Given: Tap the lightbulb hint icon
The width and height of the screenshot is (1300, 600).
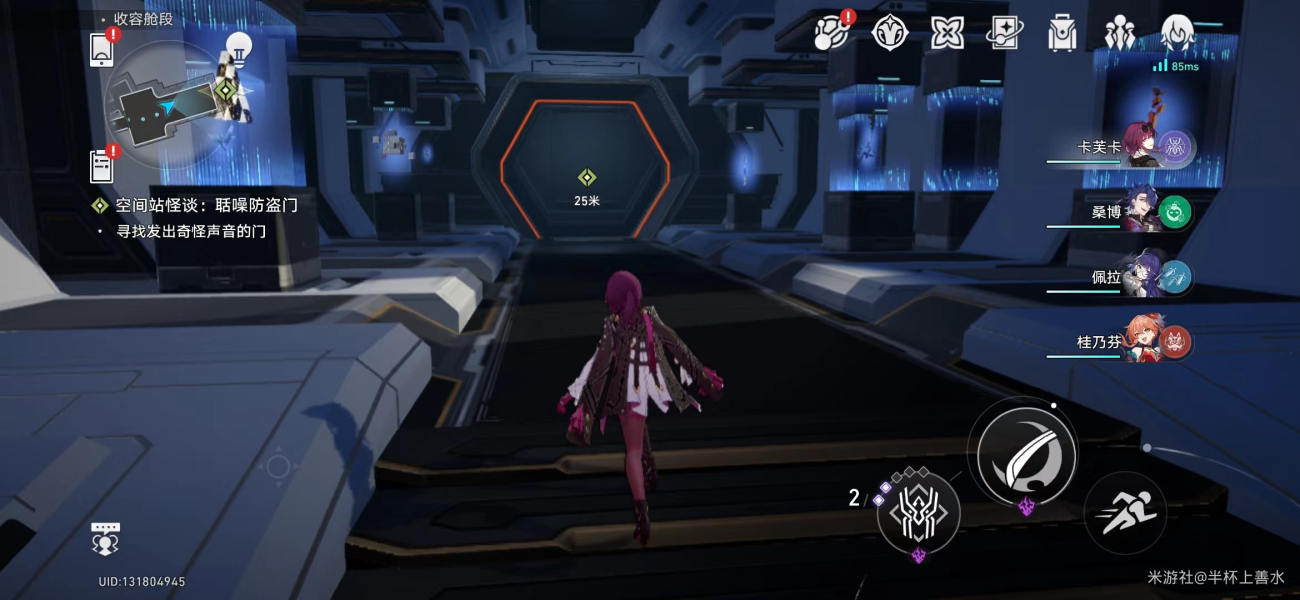Looking at the screenshot, I should click(x=237, y=46).
